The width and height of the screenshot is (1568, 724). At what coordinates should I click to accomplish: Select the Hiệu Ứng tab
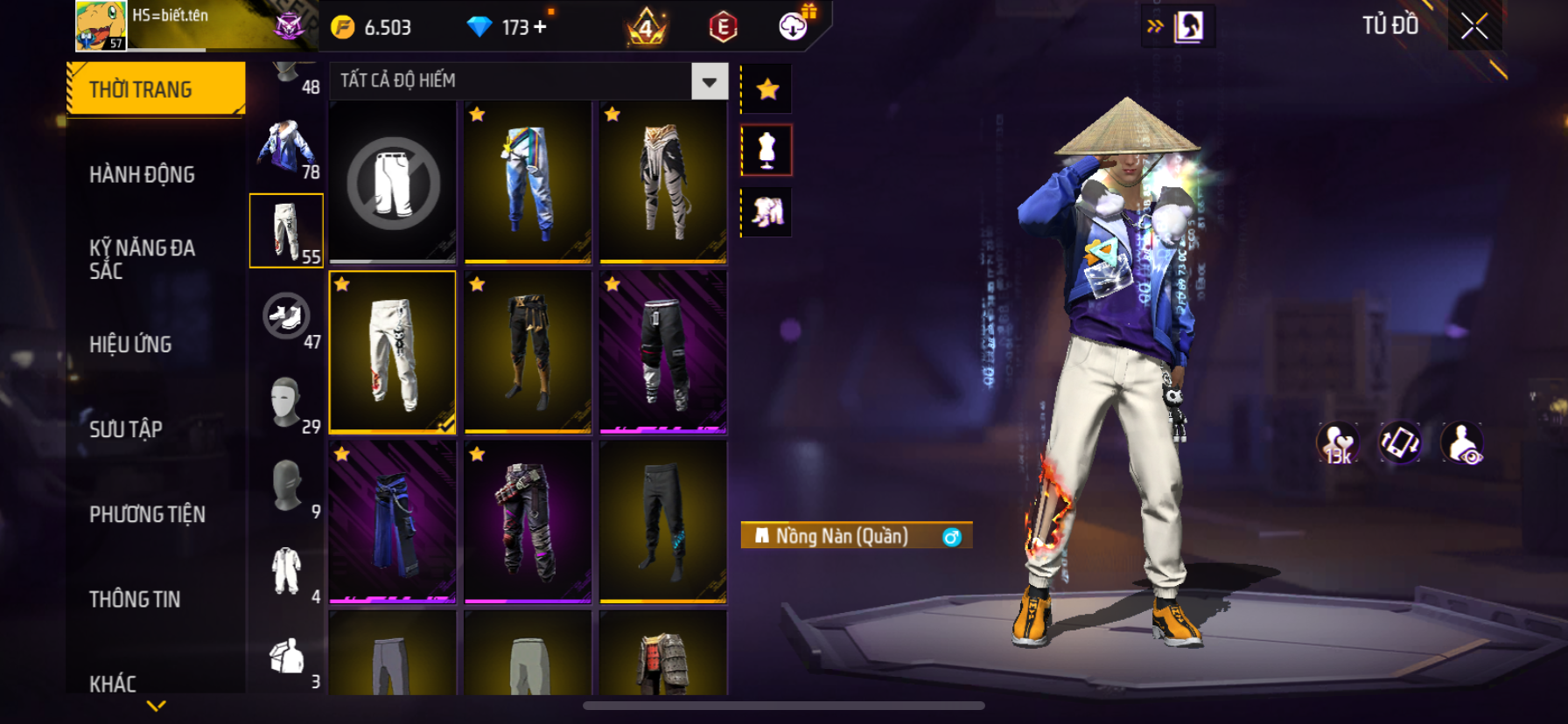[130, 345]
